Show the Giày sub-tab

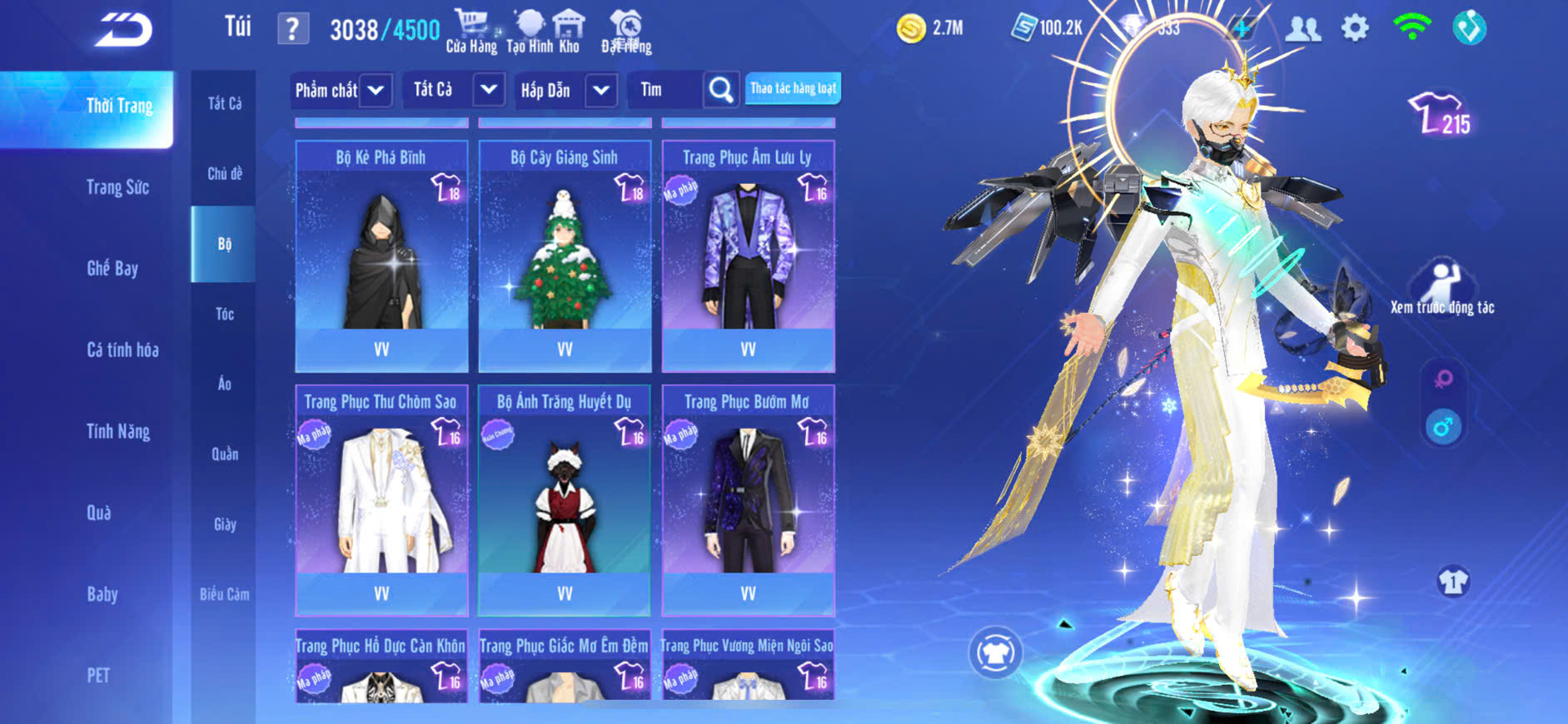point(224,524)
